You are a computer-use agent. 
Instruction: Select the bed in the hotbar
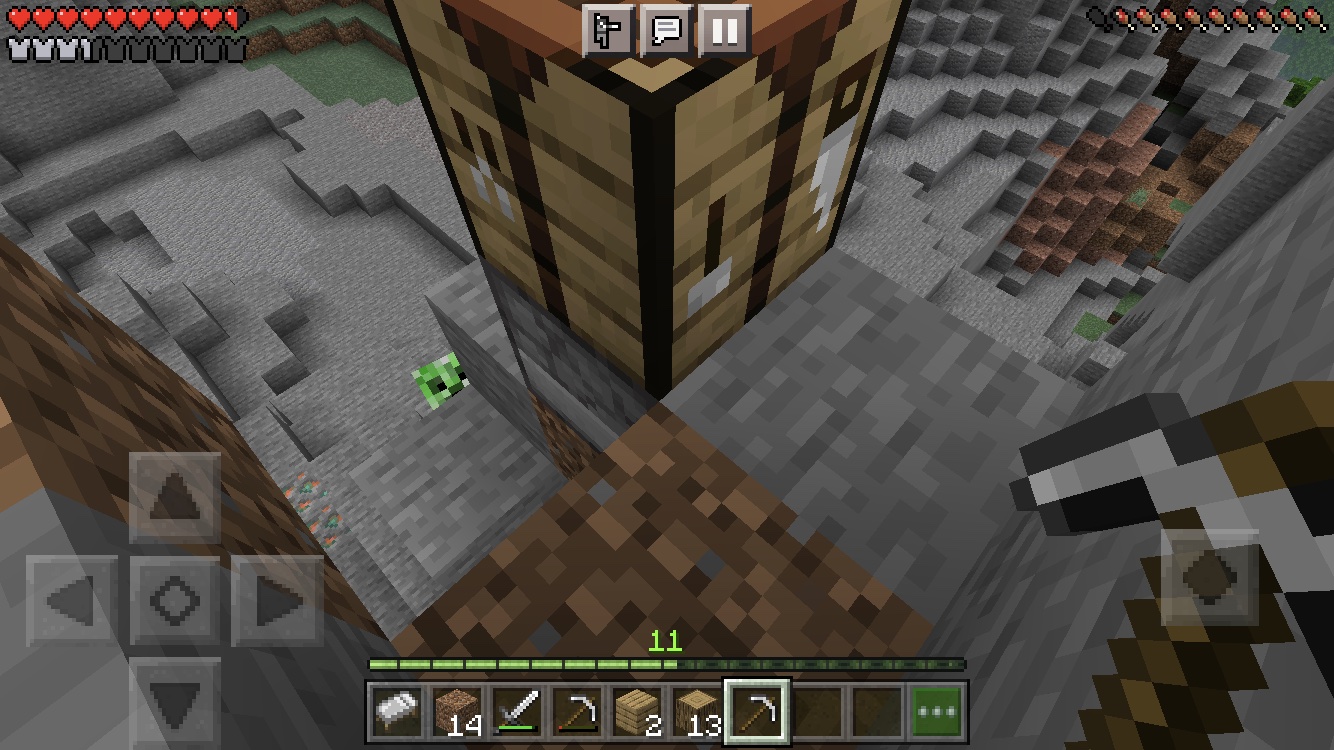(397, 713)
